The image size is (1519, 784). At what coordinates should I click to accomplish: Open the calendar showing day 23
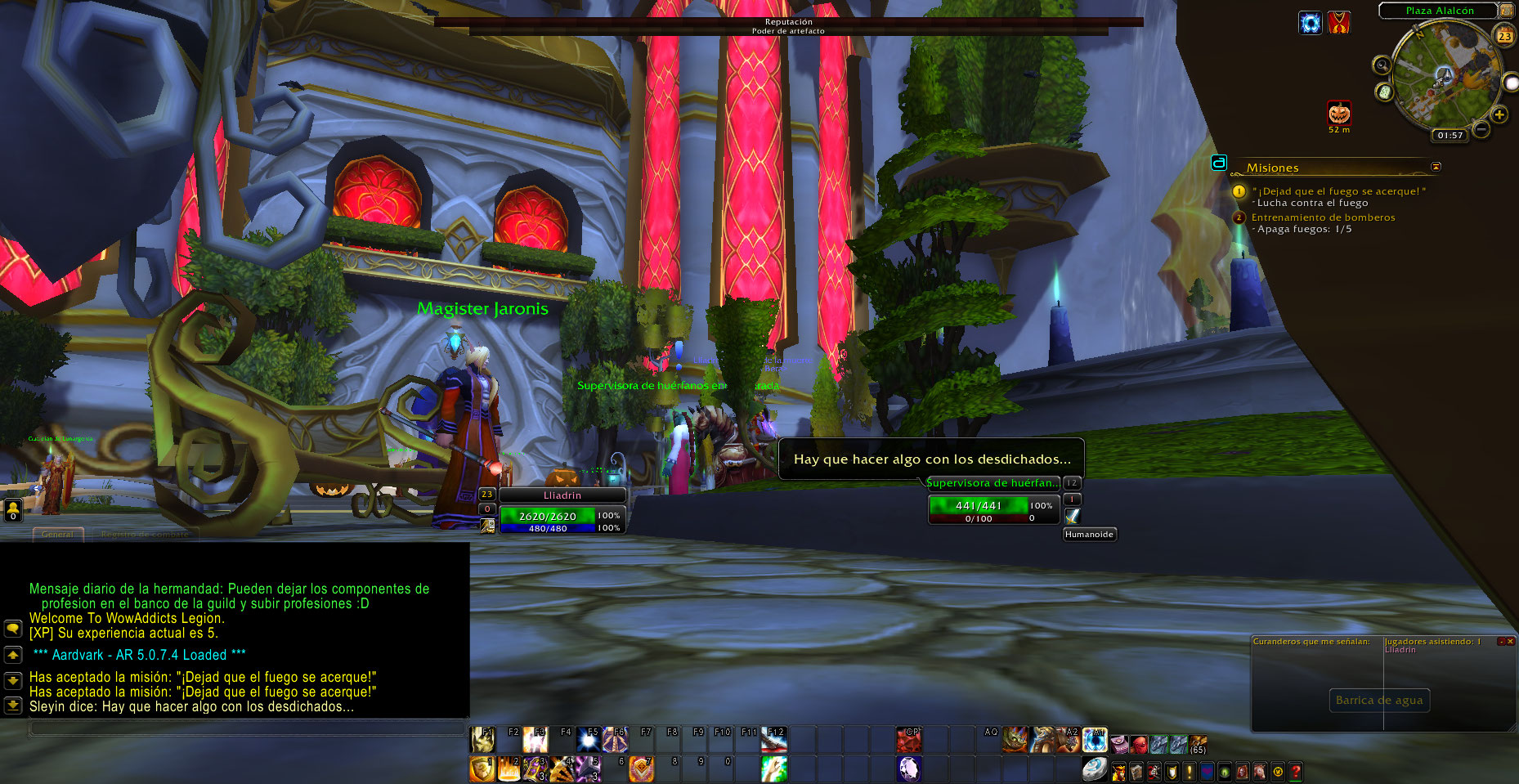click(x=1504, y=36)
